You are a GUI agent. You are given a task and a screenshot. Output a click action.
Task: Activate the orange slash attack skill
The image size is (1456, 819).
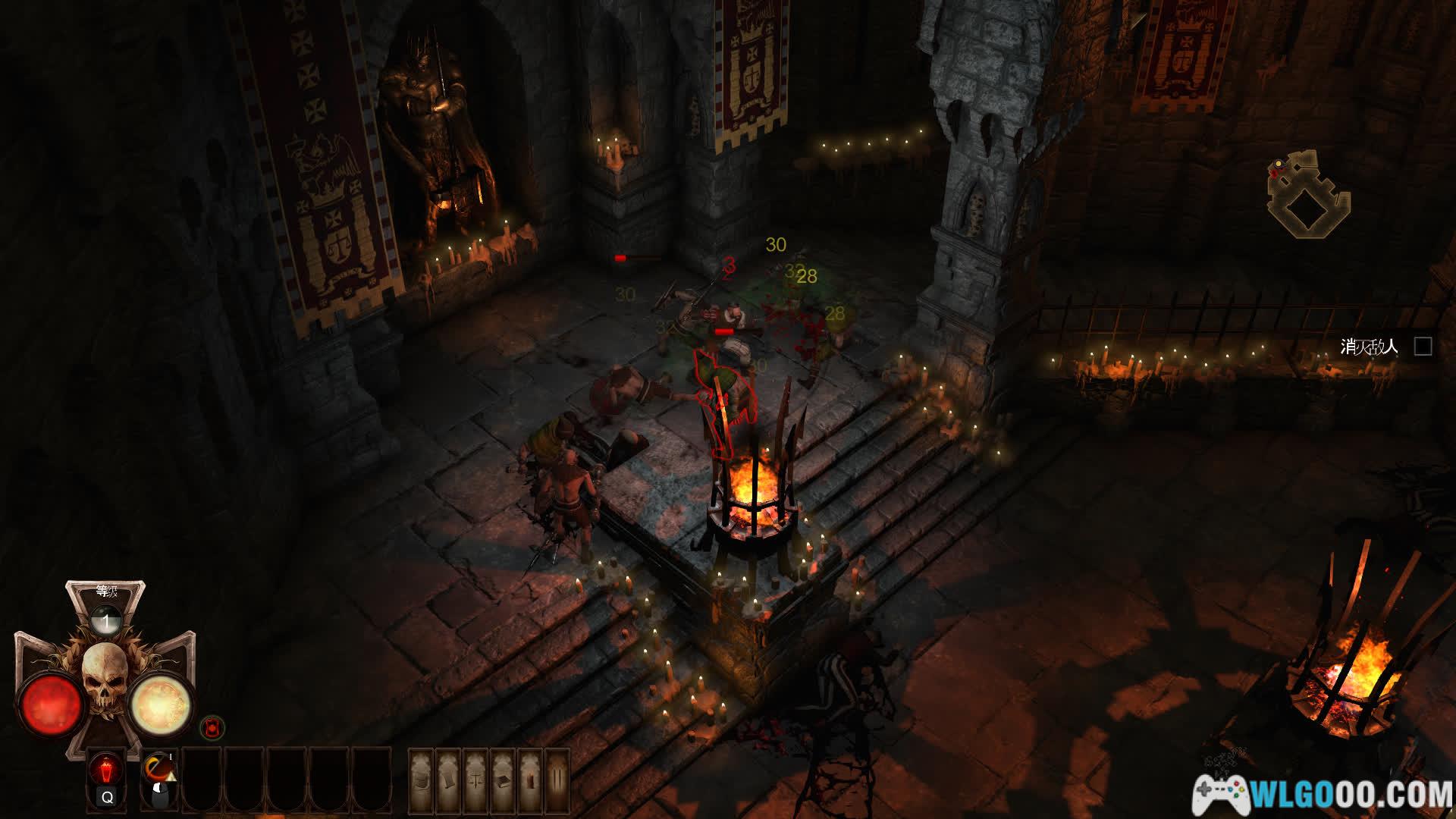click(x=159, y=769)
